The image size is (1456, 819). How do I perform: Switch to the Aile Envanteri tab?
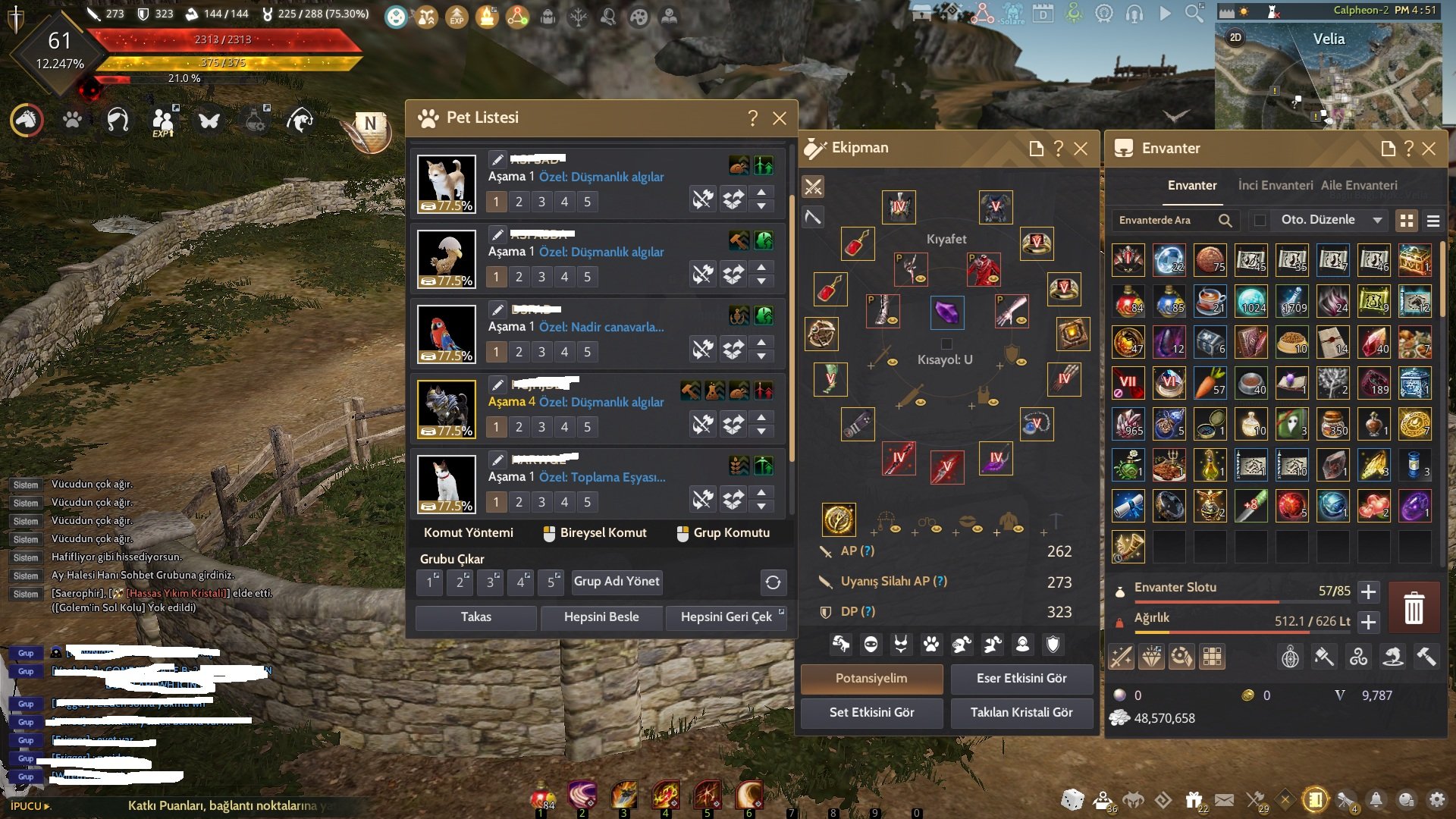click(x=1358, y=186)
